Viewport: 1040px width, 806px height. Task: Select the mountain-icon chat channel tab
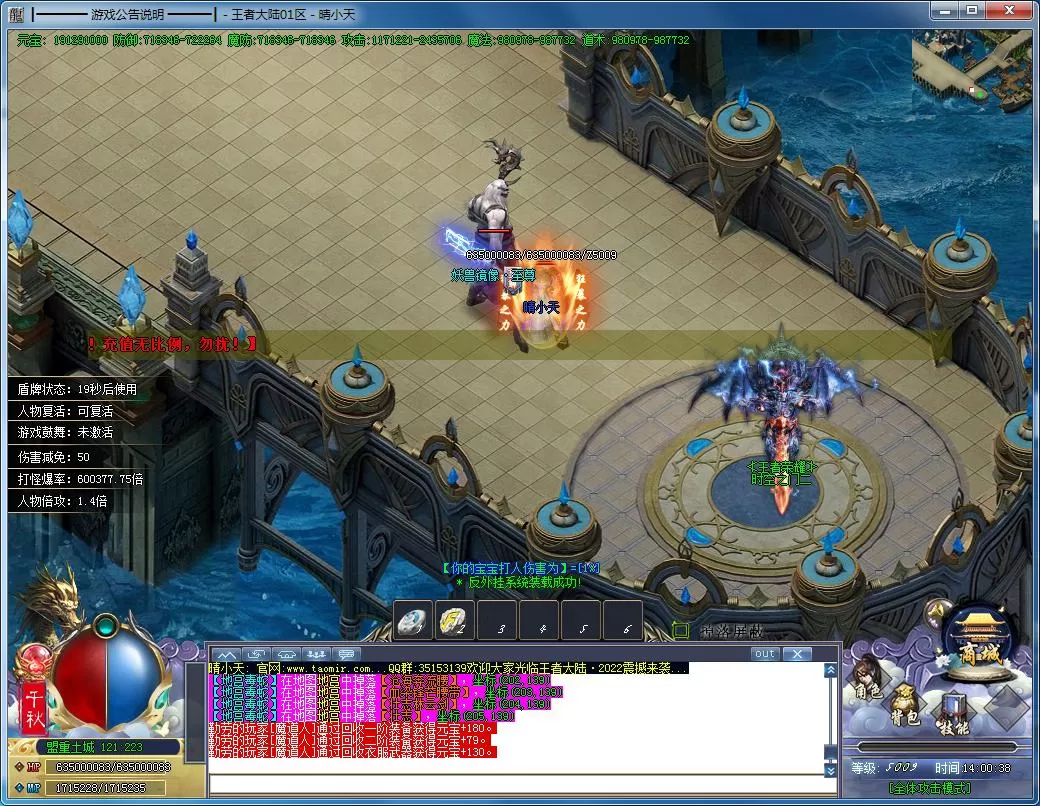(x=224, y=654)
